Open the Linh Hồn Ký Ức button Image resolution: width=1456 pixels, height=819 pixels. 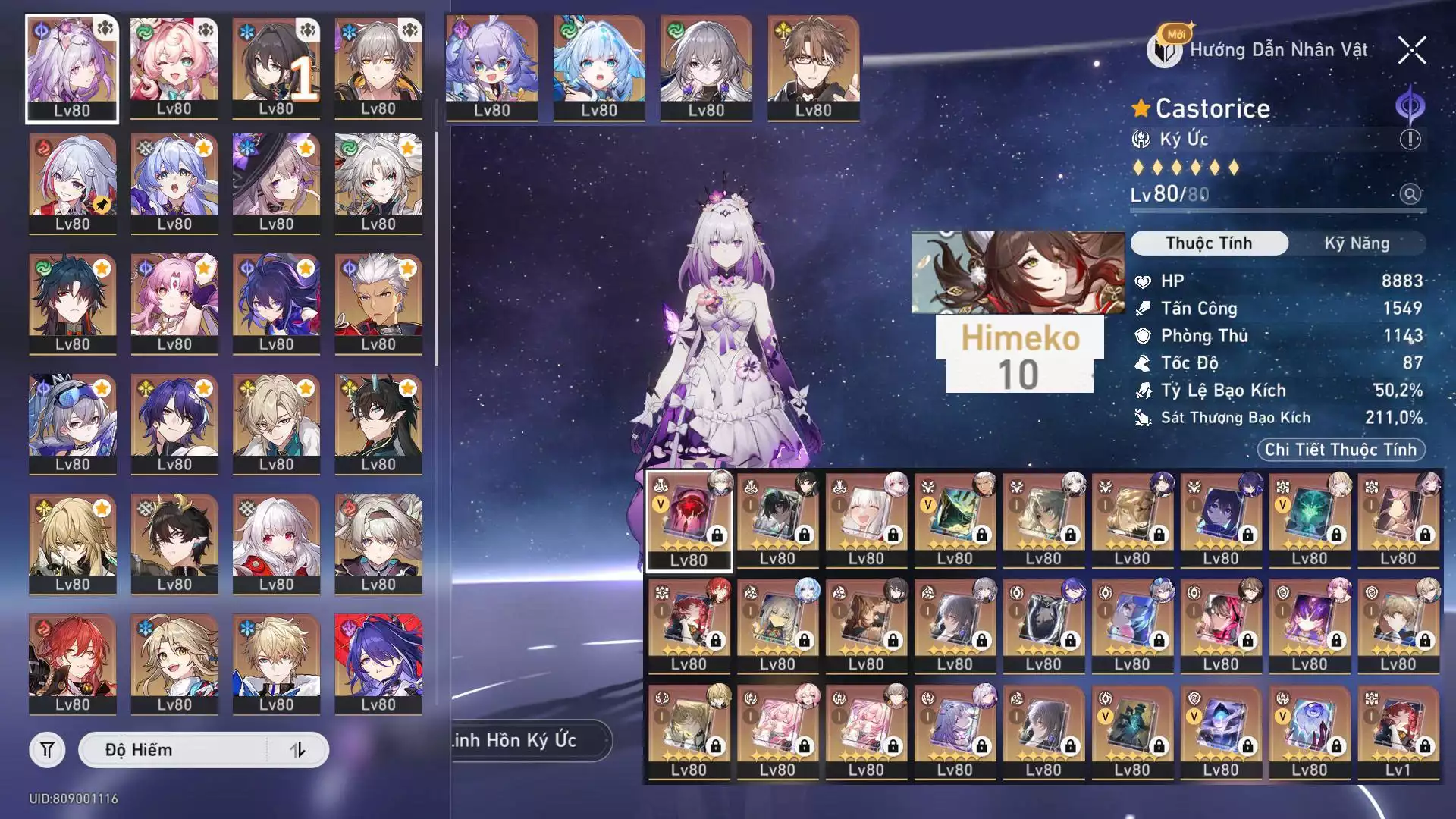click(523, 740)
